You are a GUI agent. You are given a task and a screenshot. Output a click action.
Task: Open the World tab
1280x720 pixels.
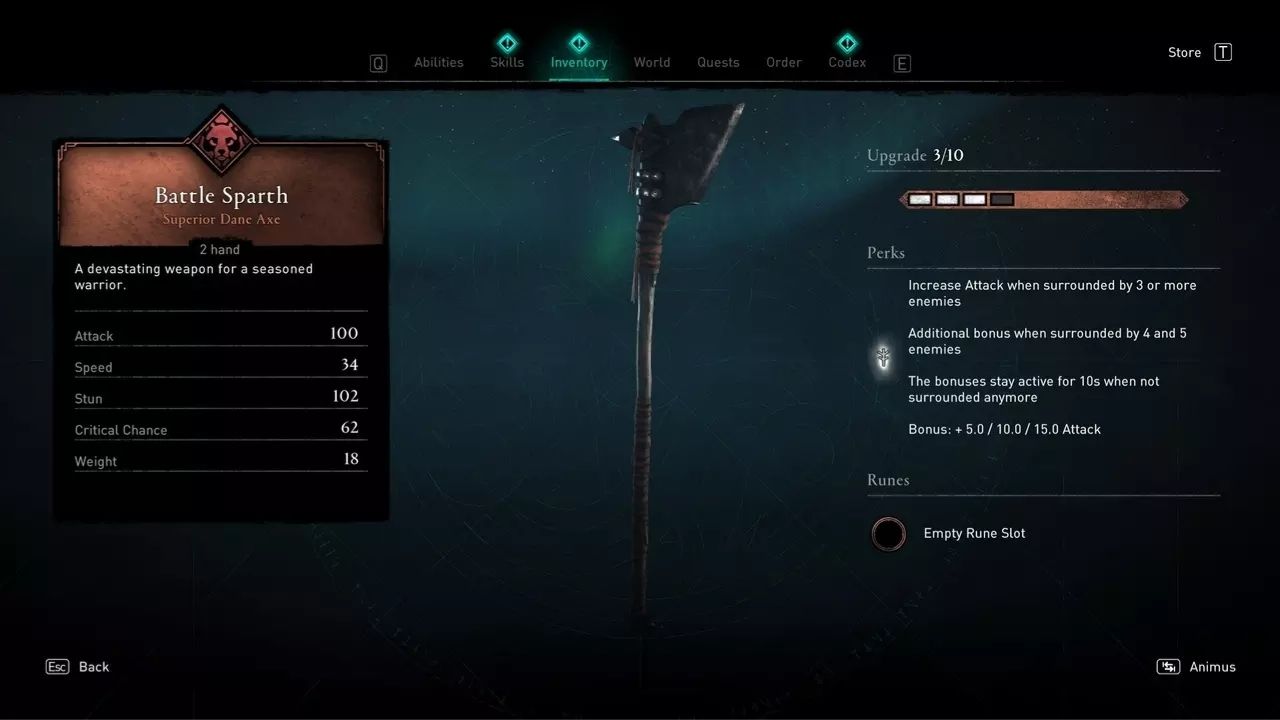coord(652,62)
